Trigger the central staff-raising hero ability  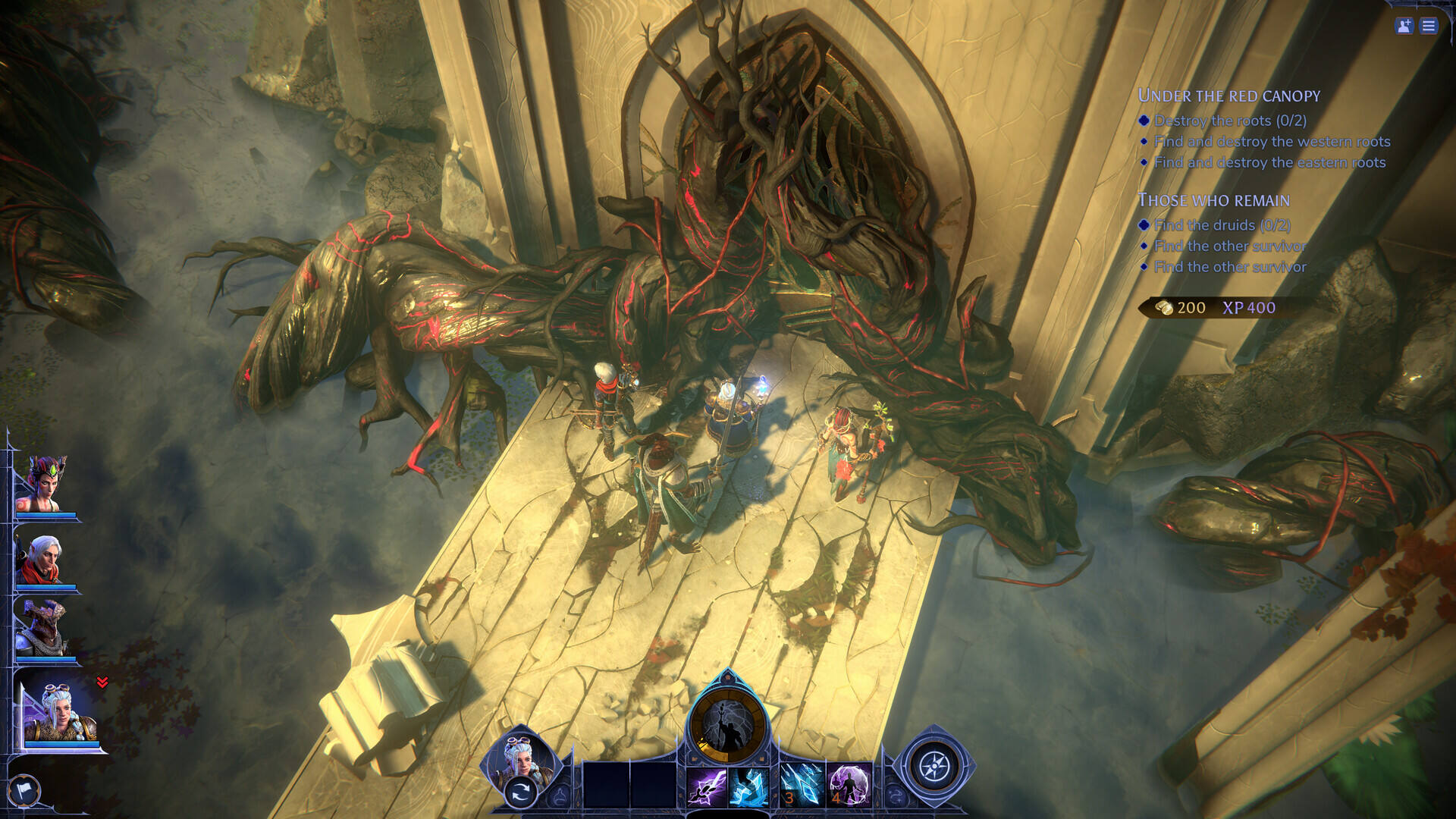pos(727,724)
